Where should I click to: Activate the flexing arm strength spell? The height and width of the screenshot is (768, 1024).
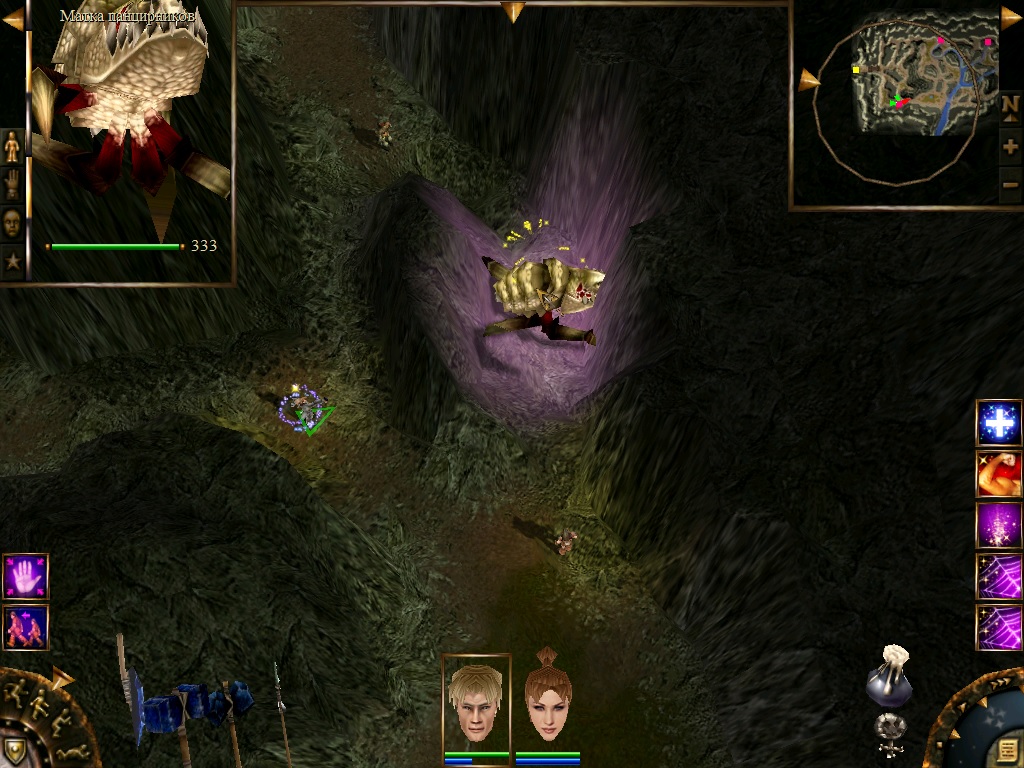pos(998,474)
